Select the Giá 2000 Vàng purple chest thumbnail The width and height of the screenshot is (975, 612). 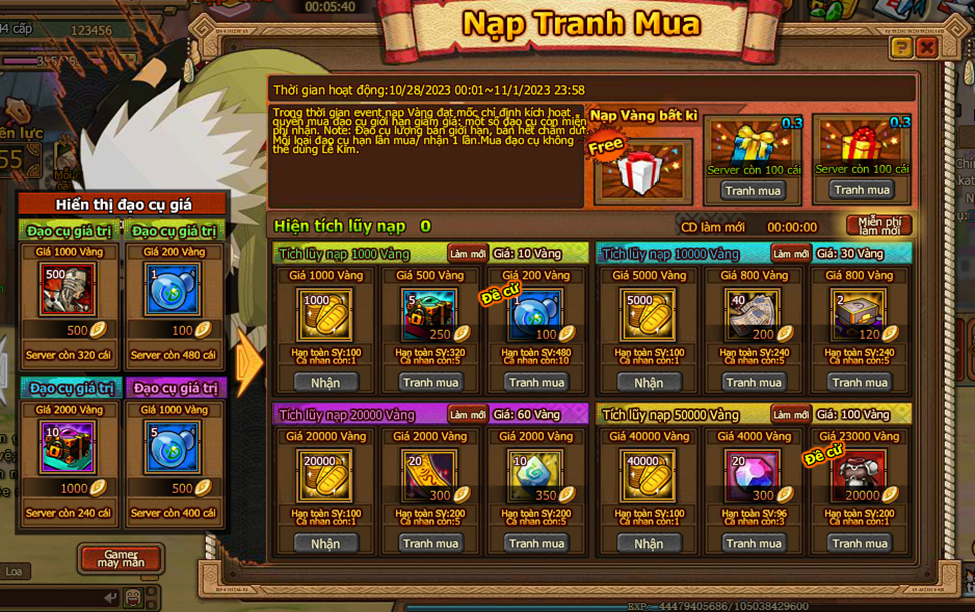click(x=68, y=449)
